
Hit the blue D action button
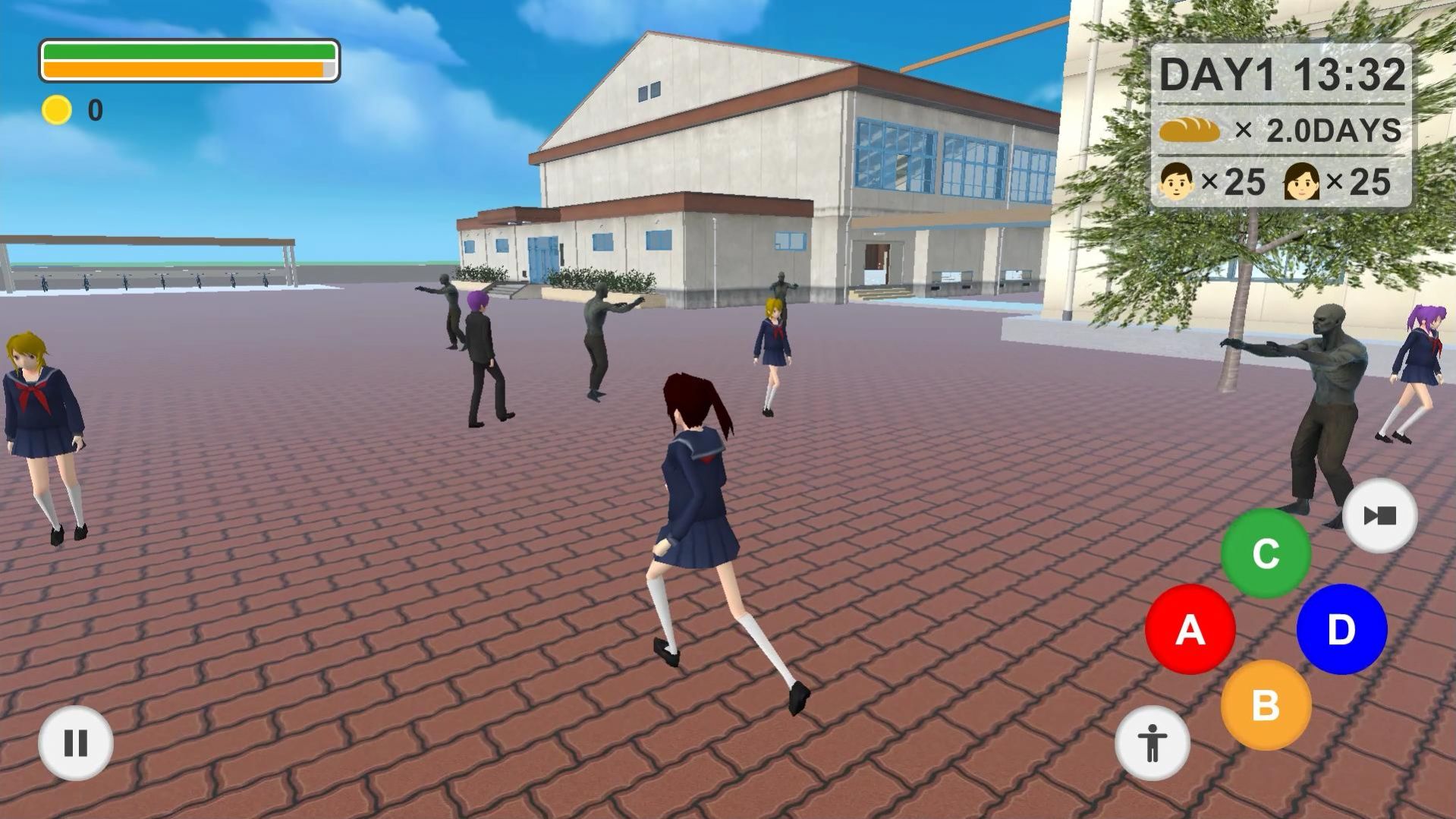pos(1341,629)
